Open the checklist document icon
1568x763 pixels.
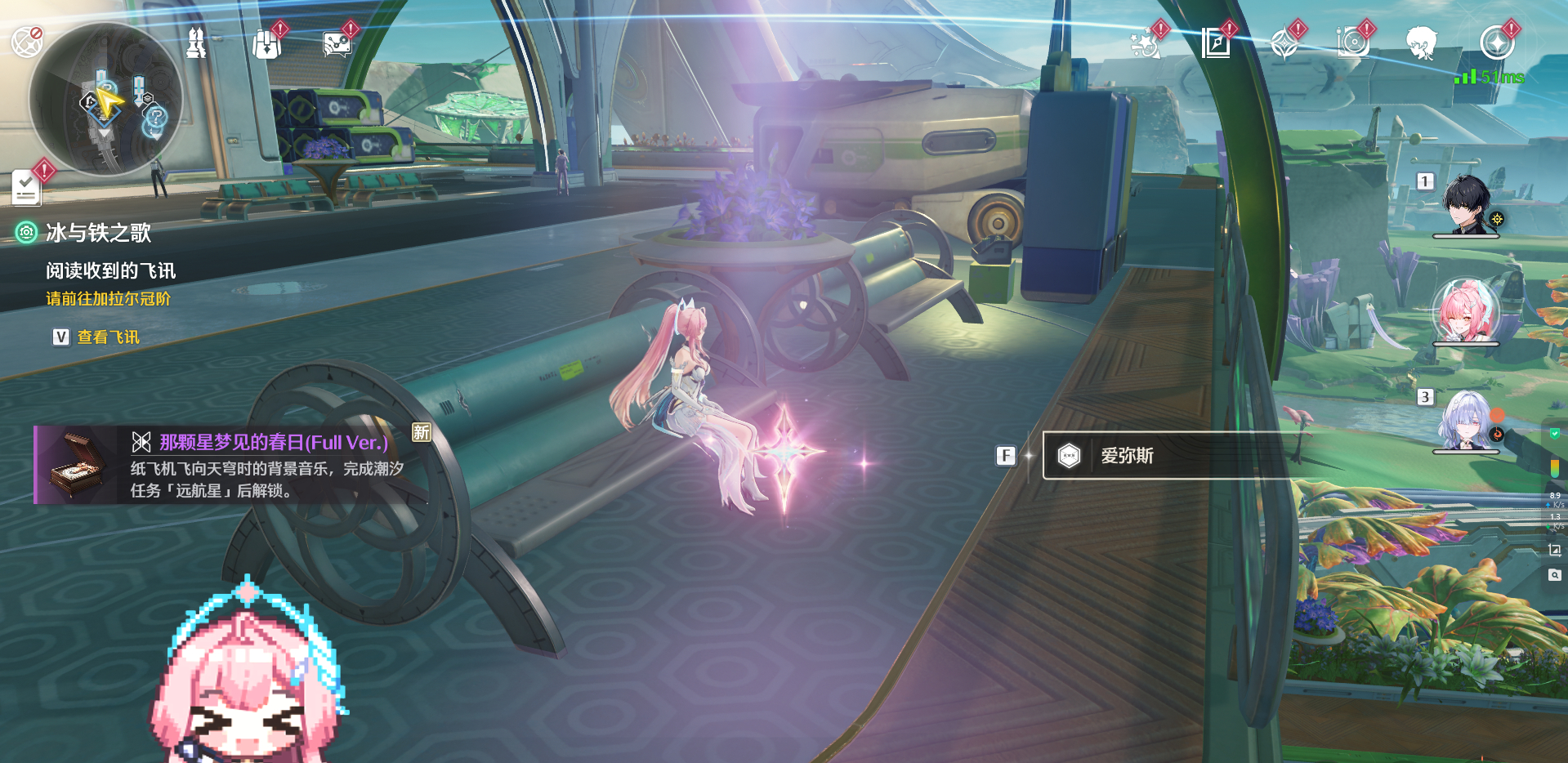26,188
